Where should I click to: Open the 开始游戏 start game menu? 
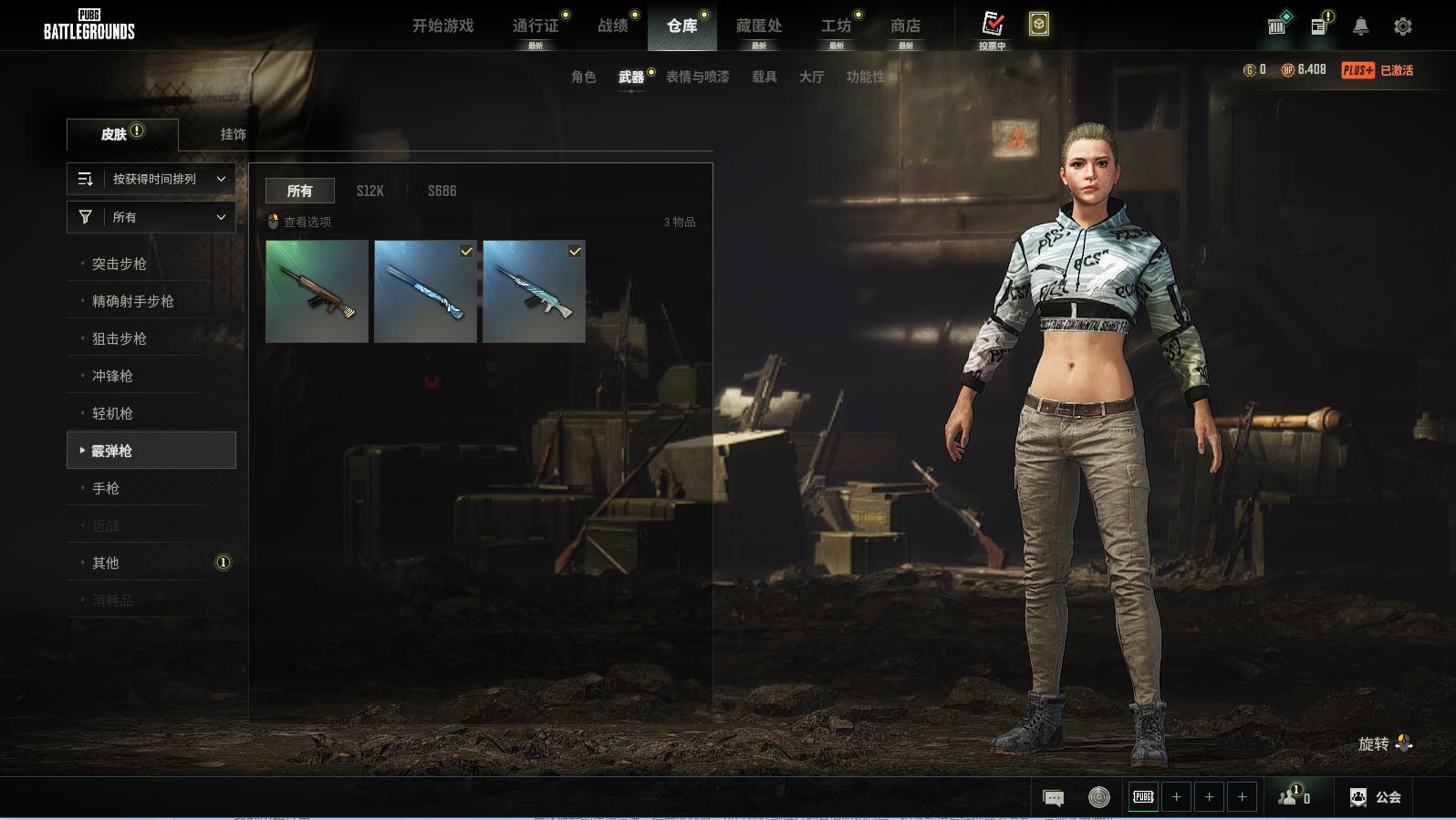coord(442,26)
